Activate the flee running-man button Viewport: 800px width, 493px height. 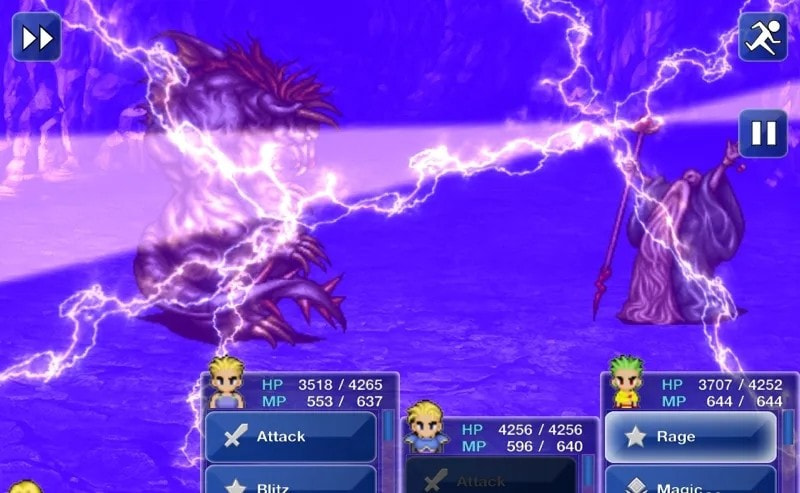click(763, 37)
